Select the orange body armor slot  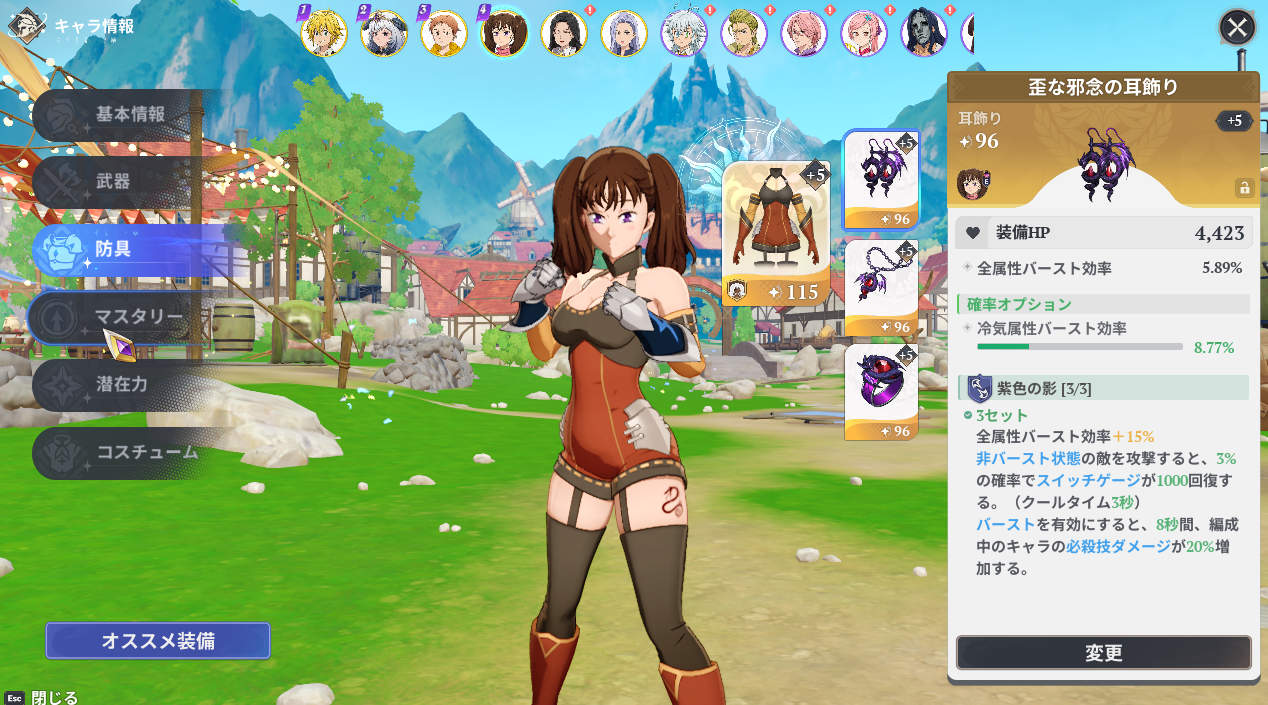(x=776, y=233)
